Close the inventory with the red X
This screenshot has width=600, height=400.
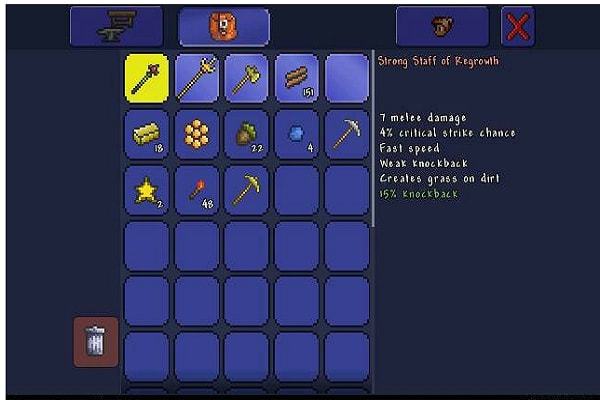tap(517, 26)
